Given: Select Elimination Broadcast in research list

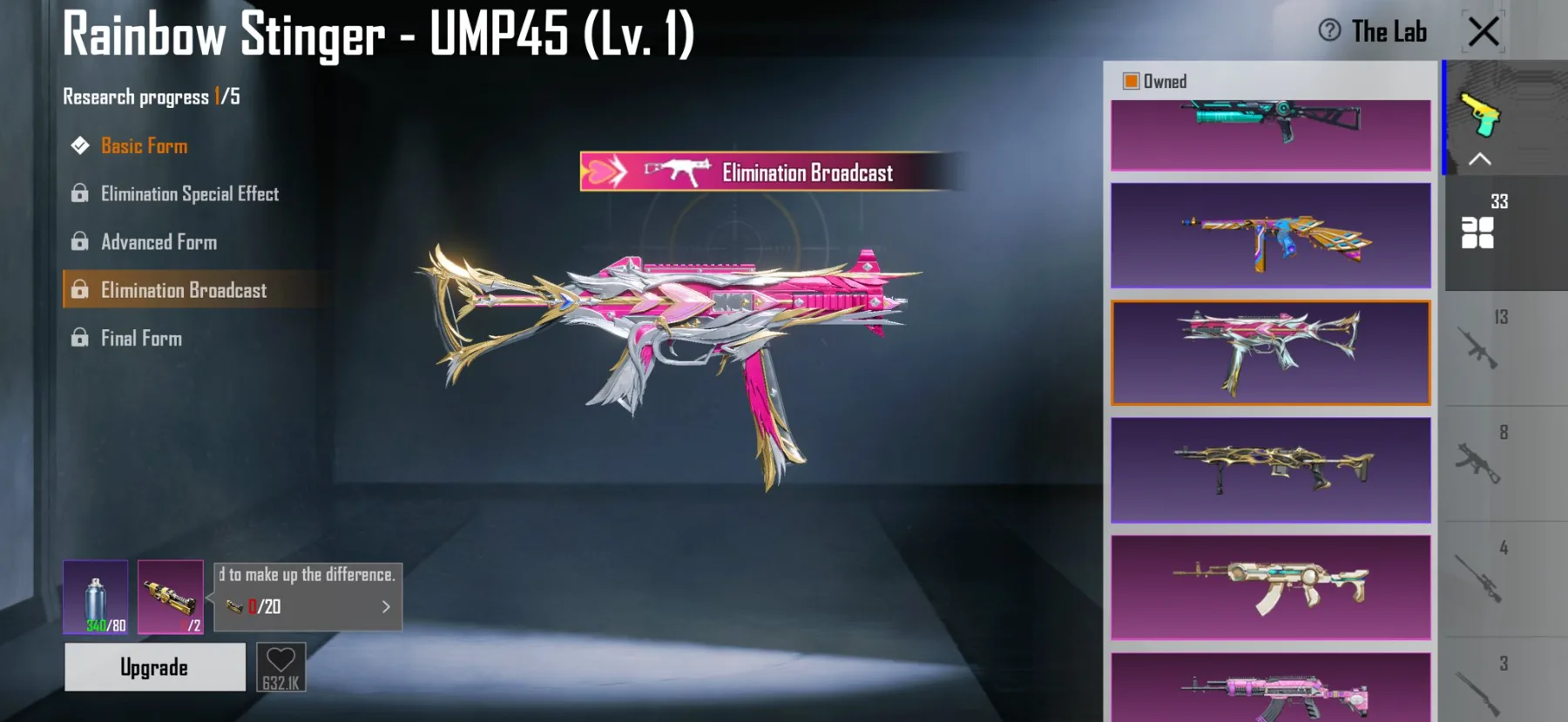Looking at the screenshot, I should coord(183,290).
